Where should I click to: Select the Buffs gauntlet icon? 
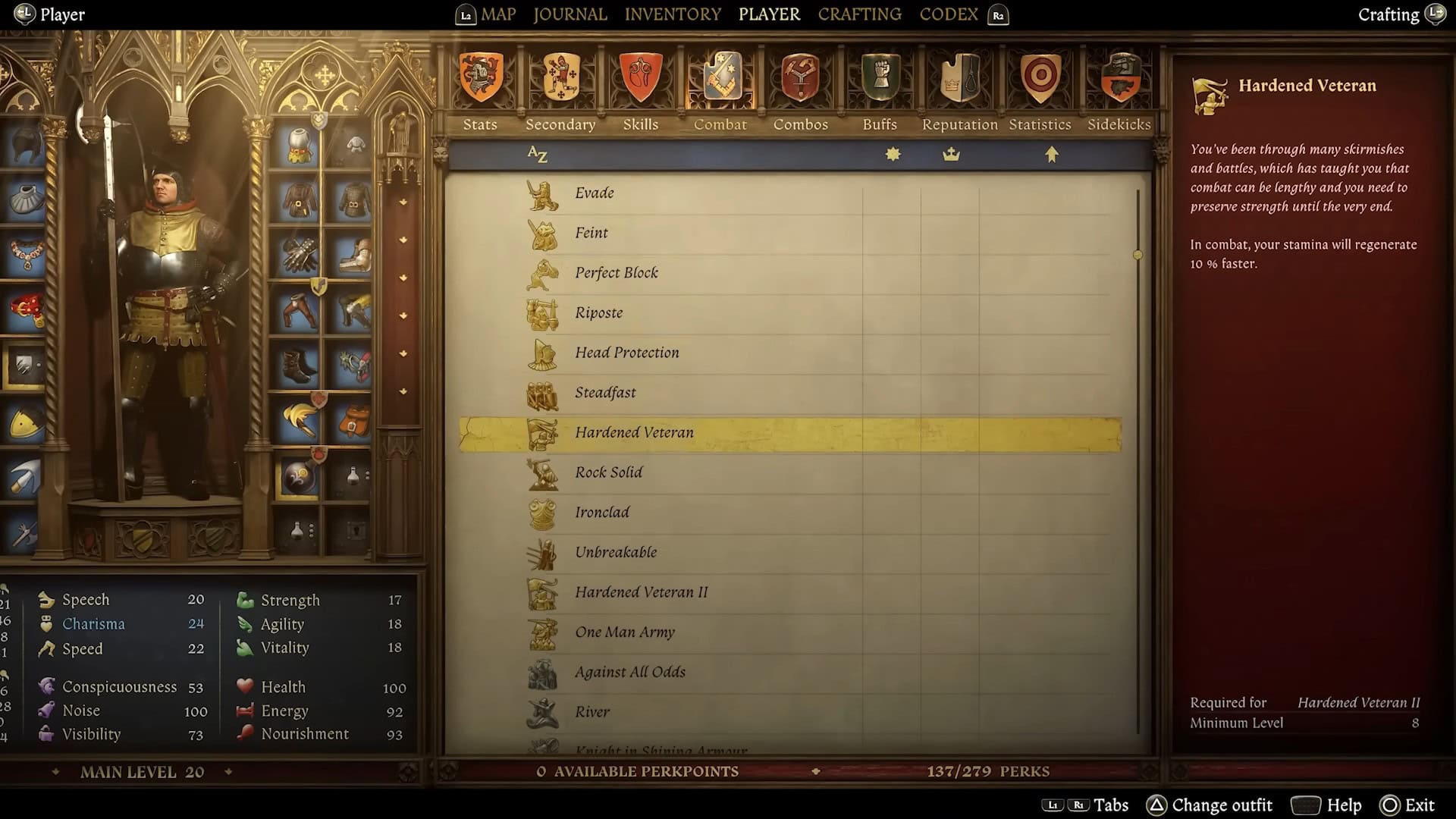click(880, 76)
